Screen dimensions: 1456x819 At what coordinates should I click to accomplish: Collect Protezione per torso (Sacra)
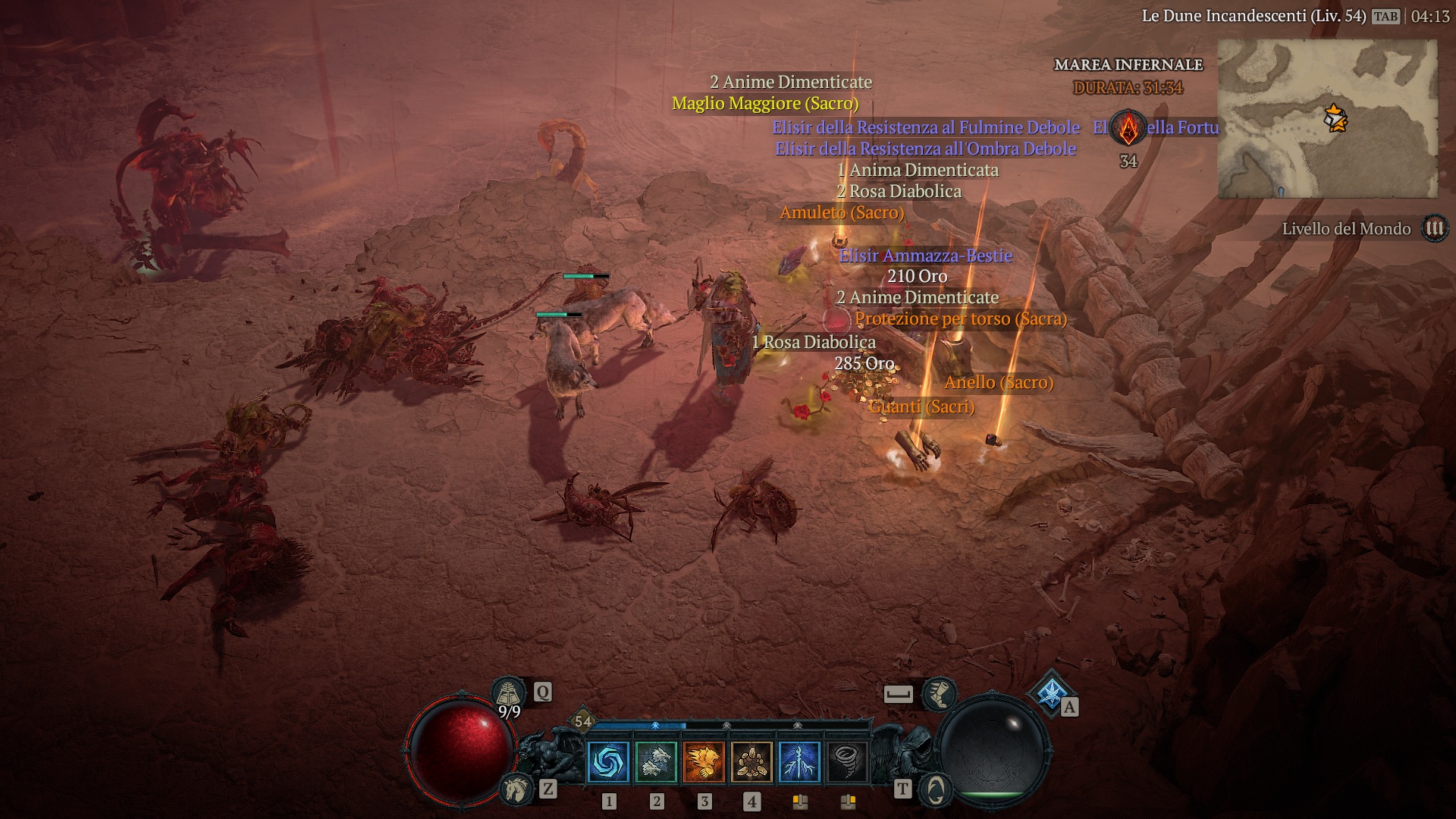(x=961, y=319)
